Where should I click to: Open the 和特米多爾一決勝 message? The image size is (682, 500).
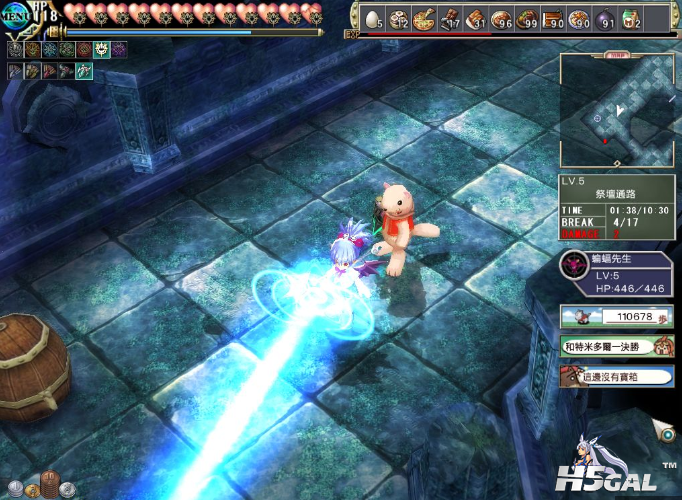click(616, 347)
